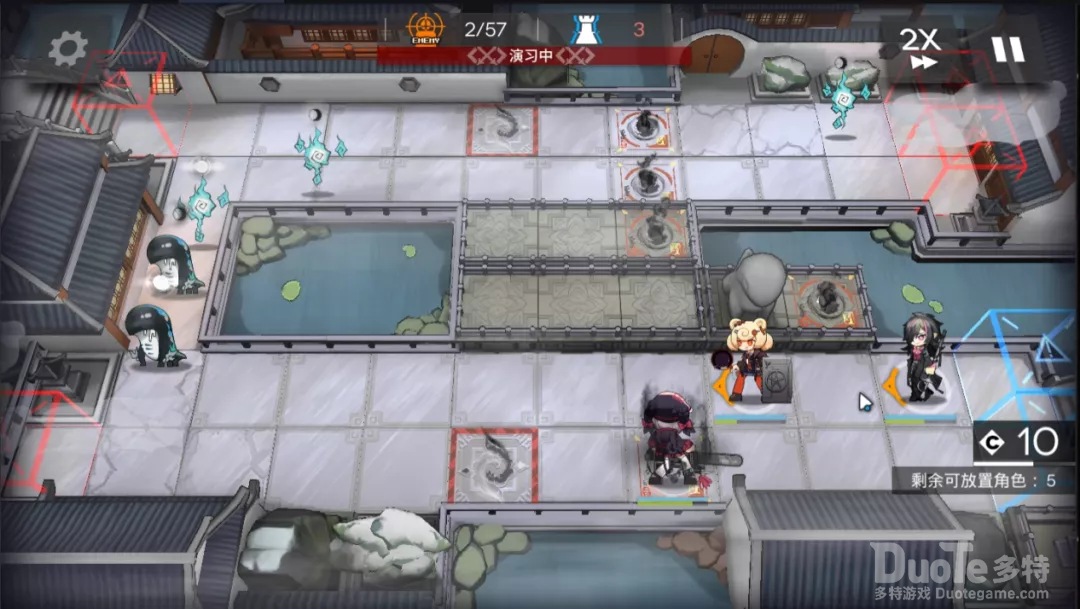Open the settings gear menu
Screen dimensions: 1080x609
(x=68, y=47)
